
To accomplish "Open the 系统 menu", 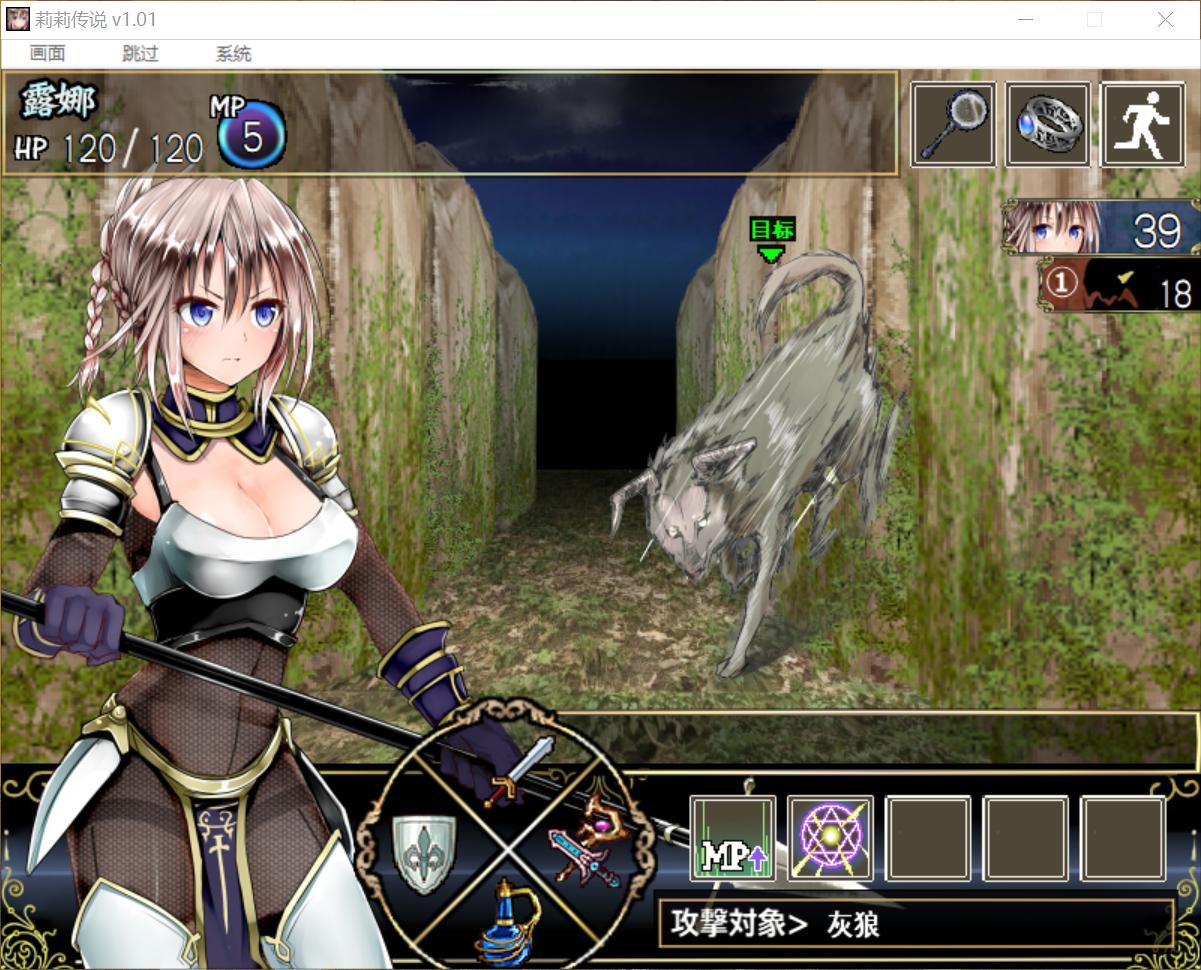I will (x=233, y=54).
